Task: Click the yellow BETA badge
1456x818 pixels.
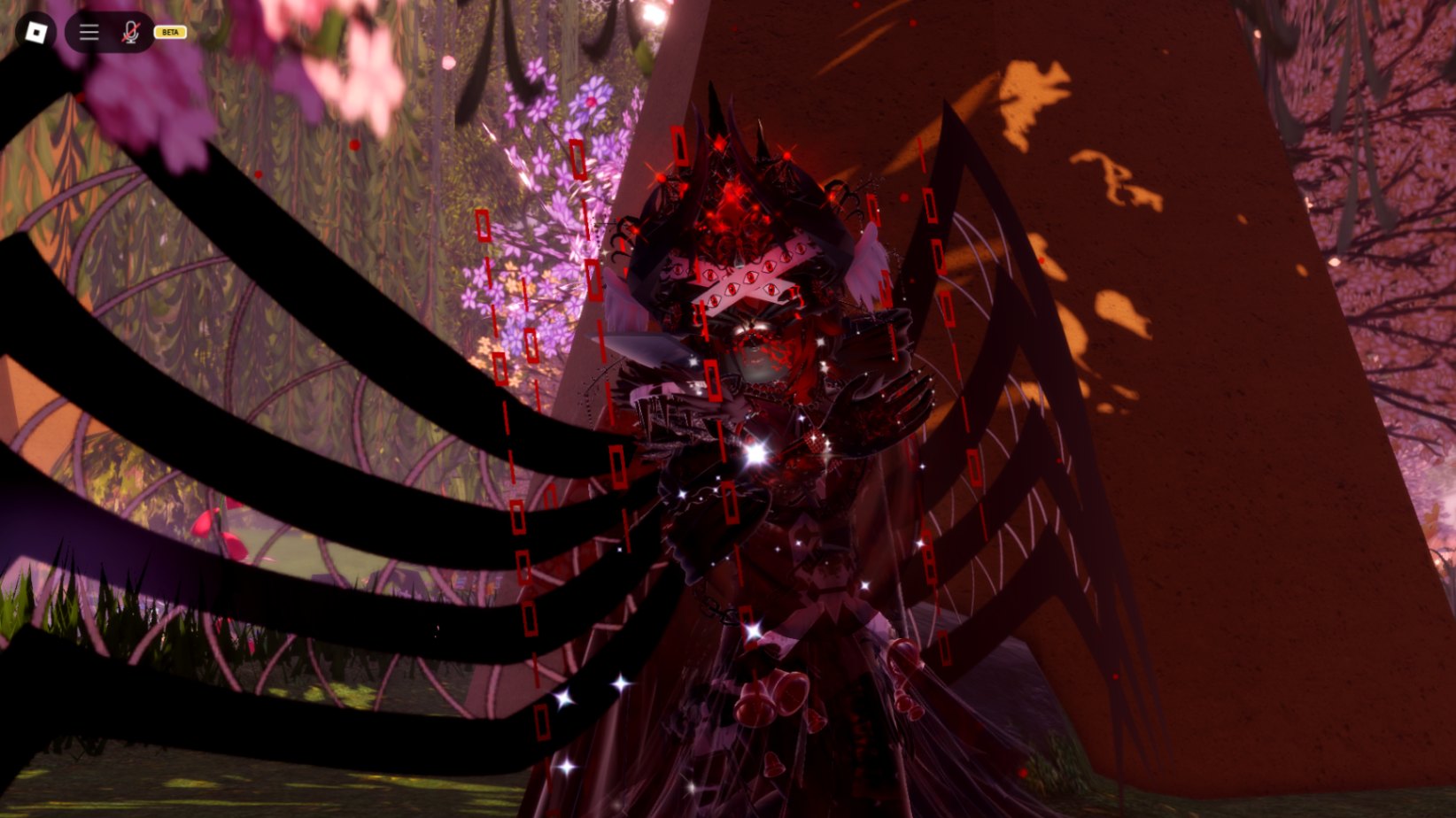Action: (x=171, y=33)
